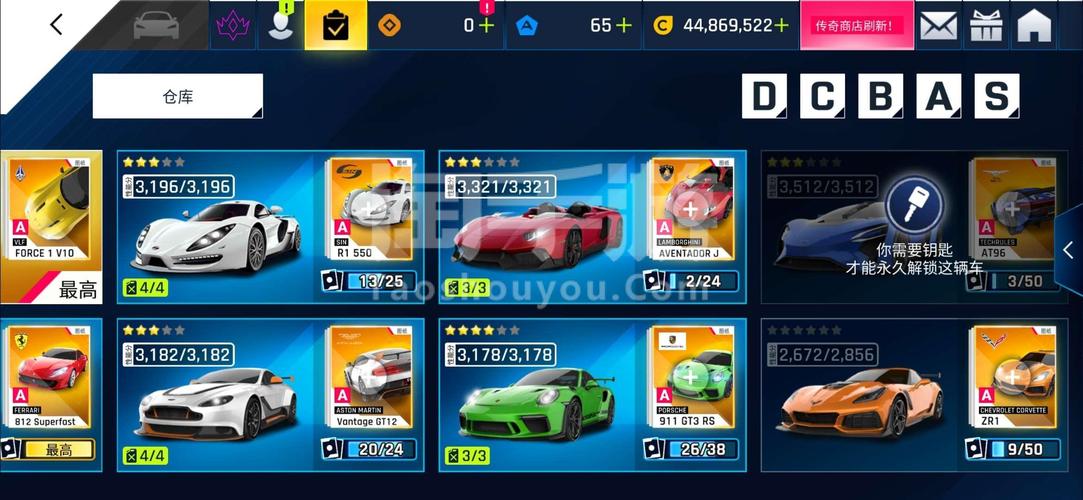Switch to class C cars

[x=822, y=96]
